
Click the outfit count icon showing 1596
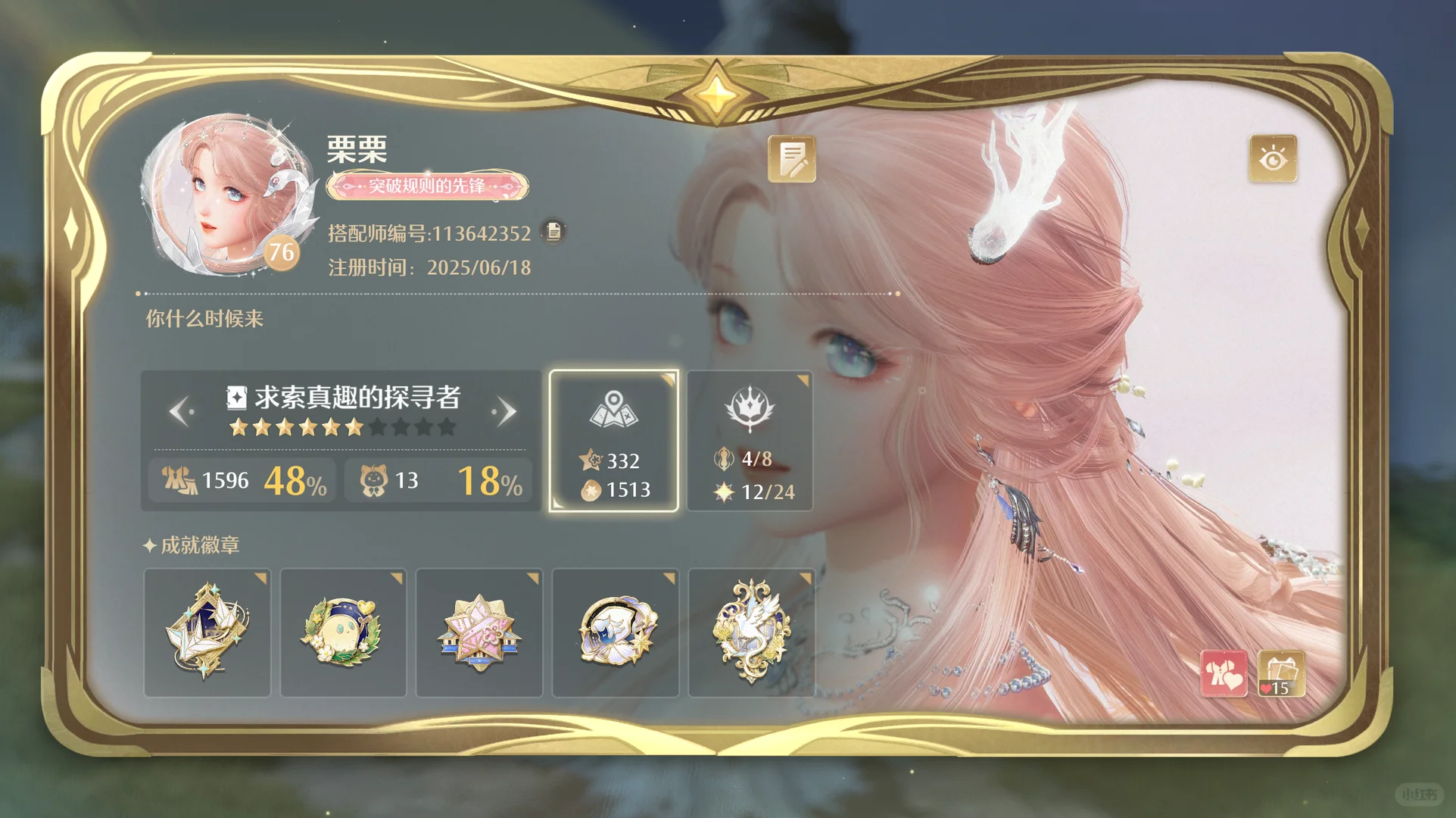pyautogui.click(x=179, y=479)
